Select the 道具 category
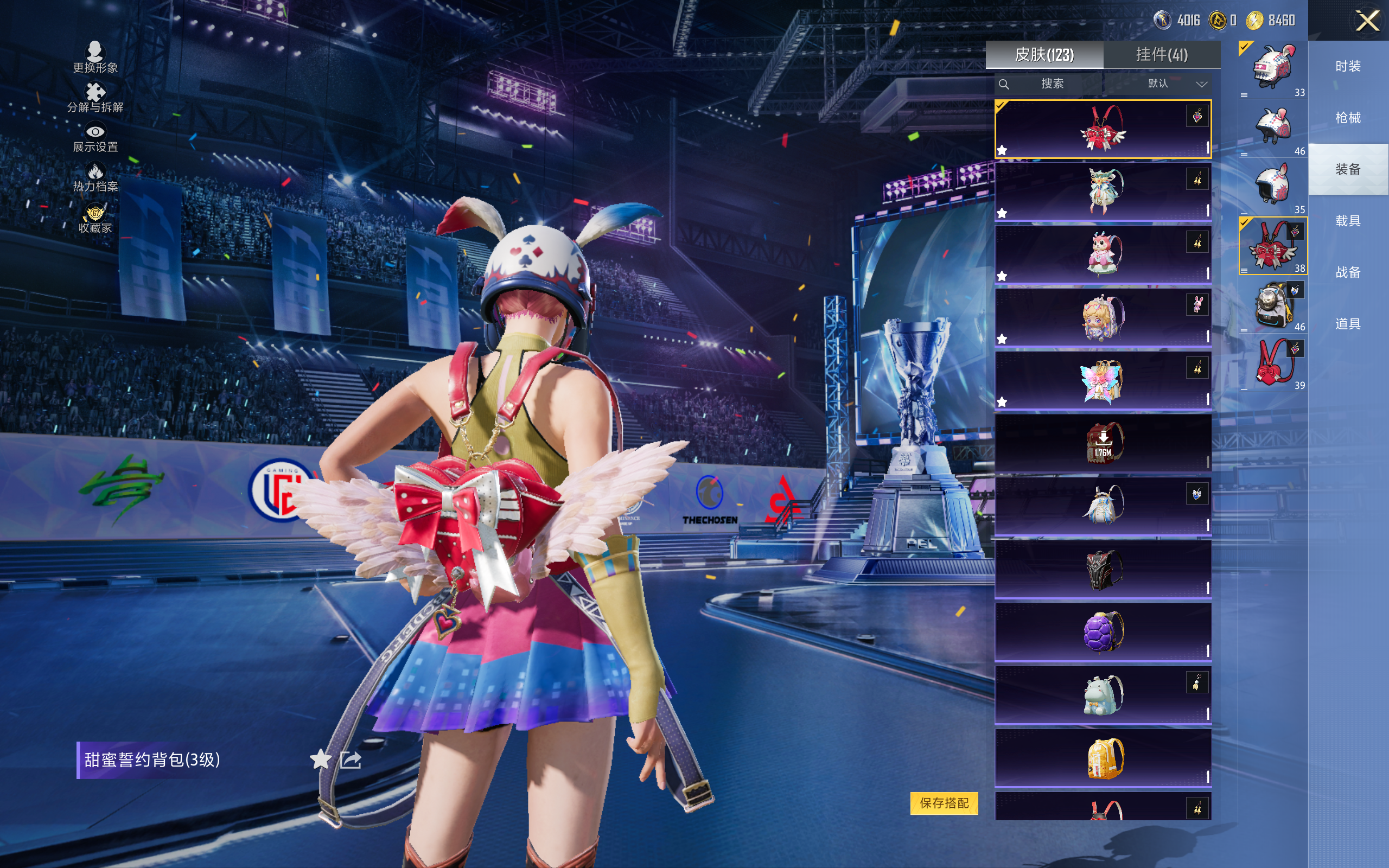This screenshot has width=1389, height=868. click(x=1348, y=324)
